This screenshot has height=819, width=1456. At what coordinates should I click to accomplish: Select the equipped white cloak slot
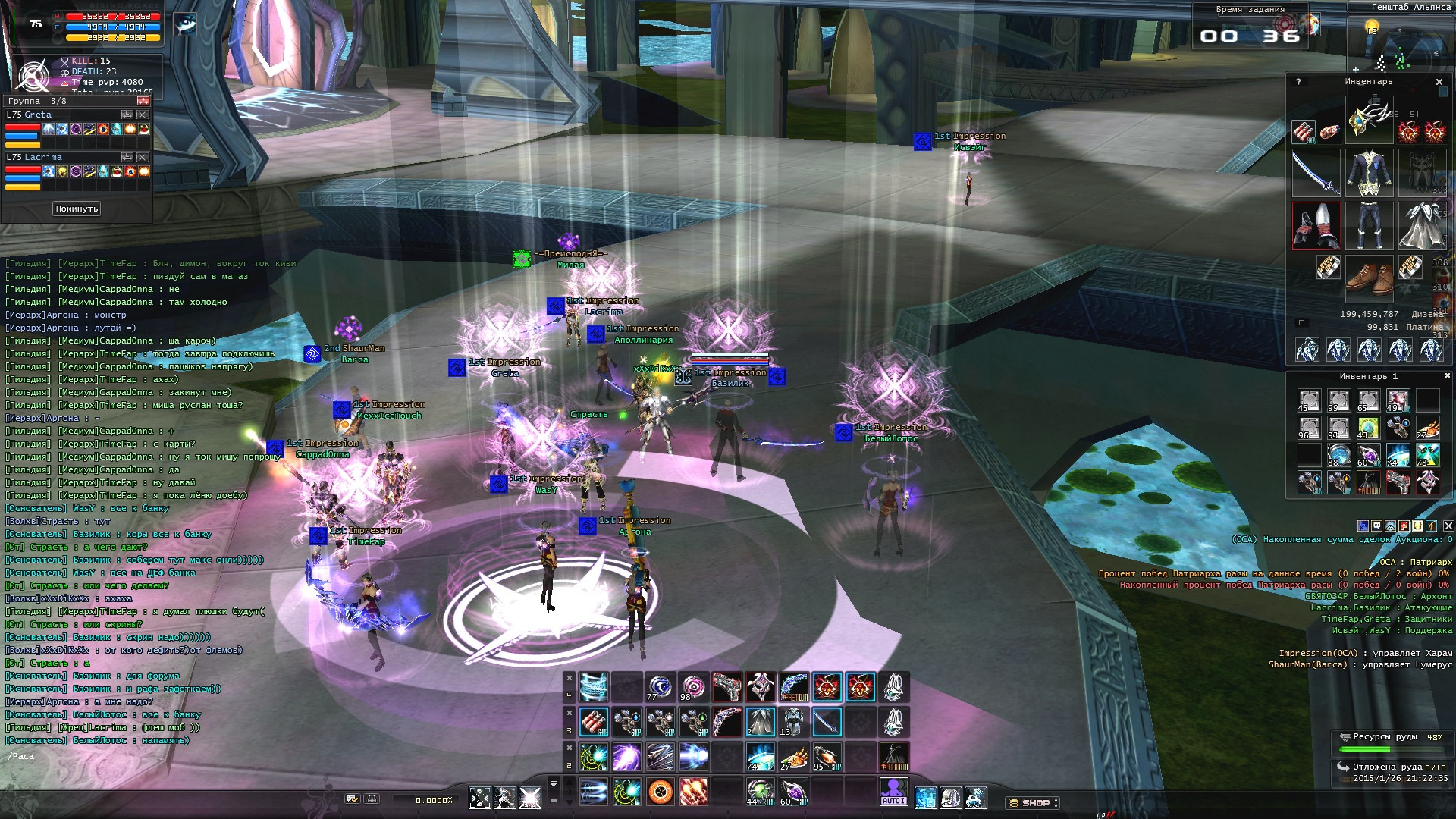(x=1422, y=226)
